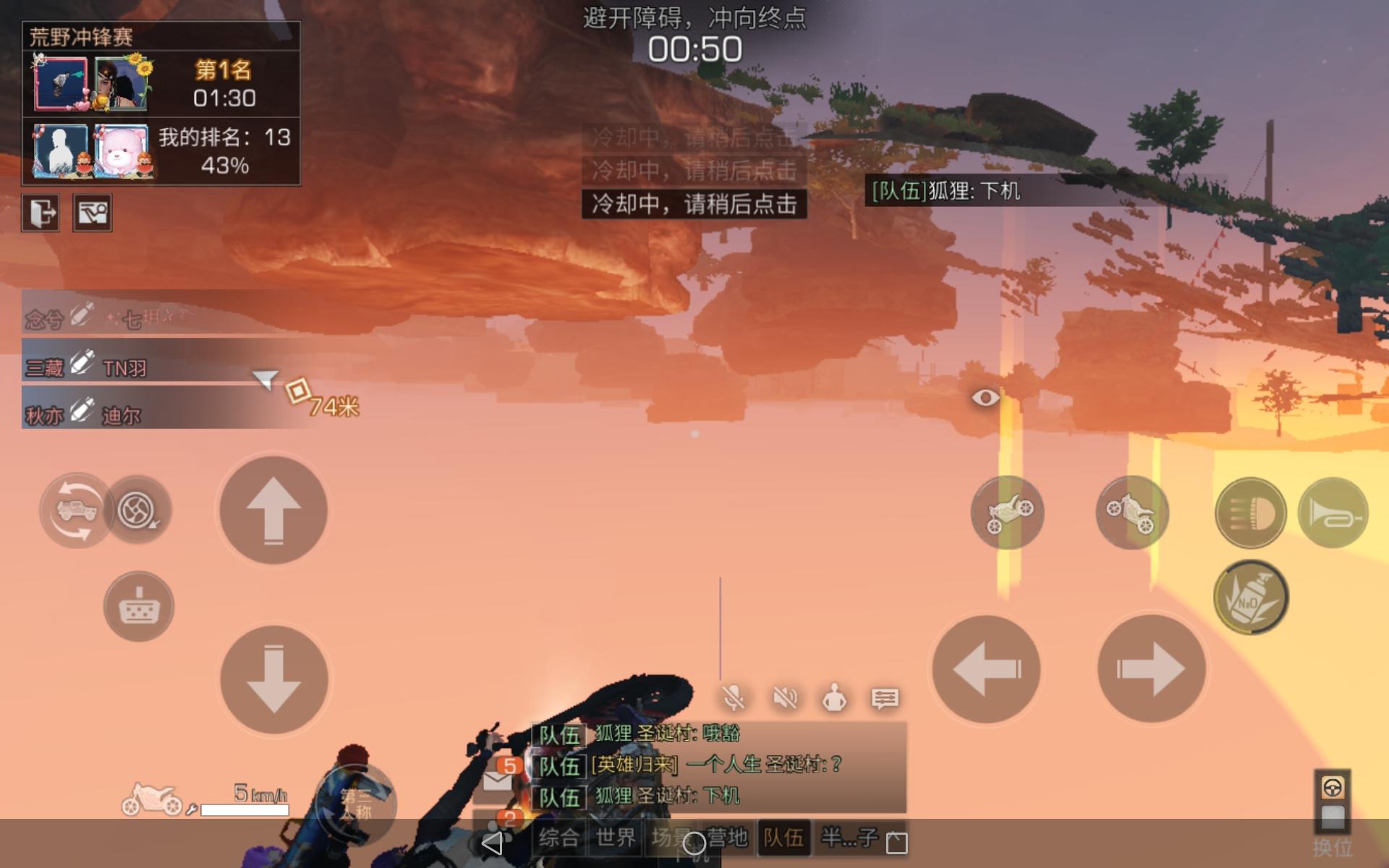The width and height of the screenshot is (1389, 868).
Task: Open the mail envelope with 5 notifications
Action: [x=496, y=781]
